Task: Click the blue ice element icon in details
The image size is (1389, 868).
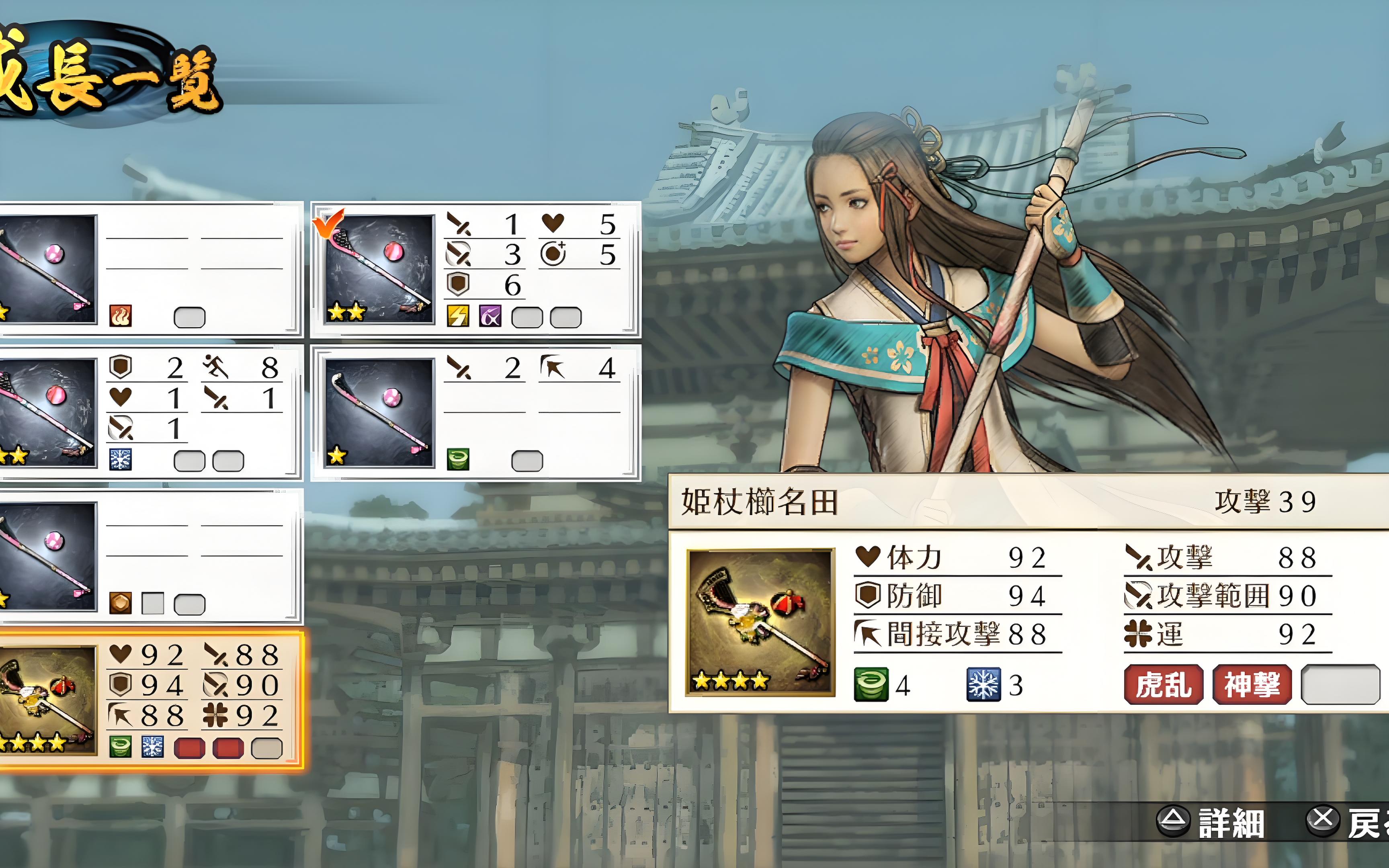Action: pos(983,684)
